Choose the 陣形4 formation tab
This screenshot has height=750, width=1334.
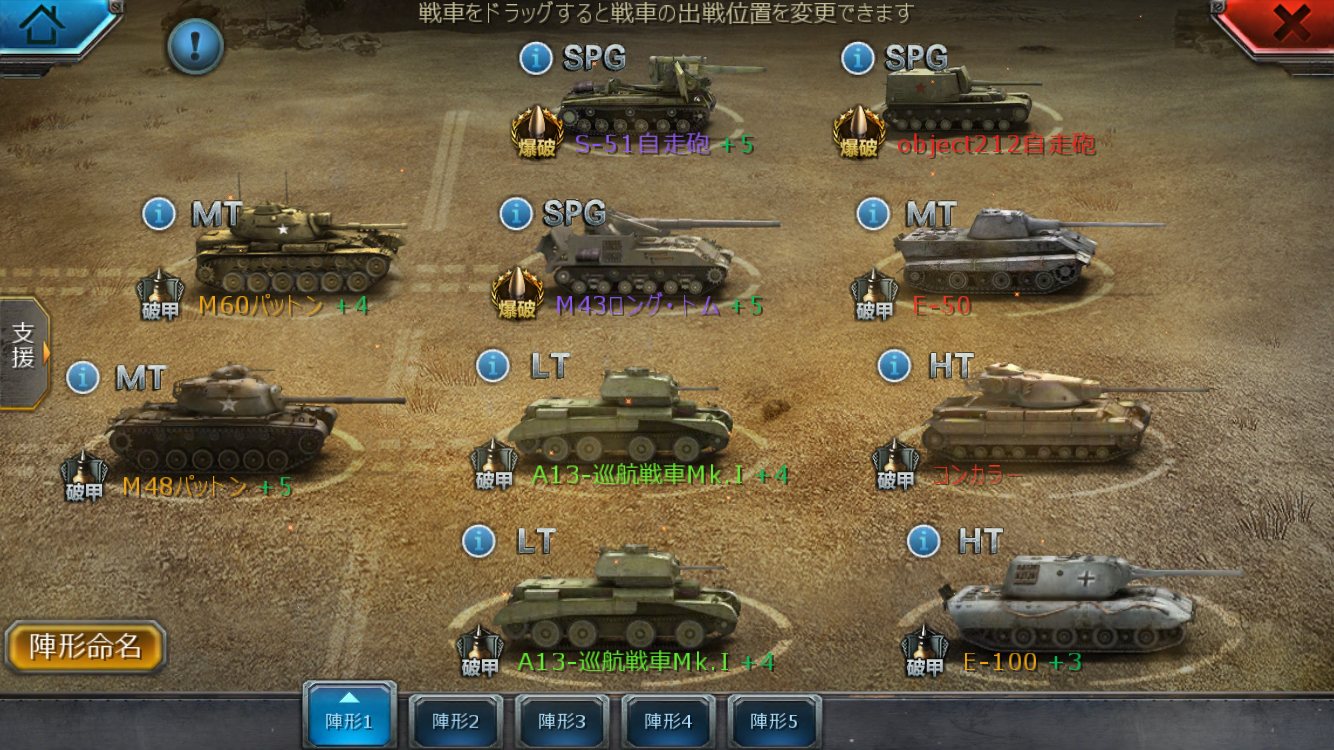click(668, 720)
